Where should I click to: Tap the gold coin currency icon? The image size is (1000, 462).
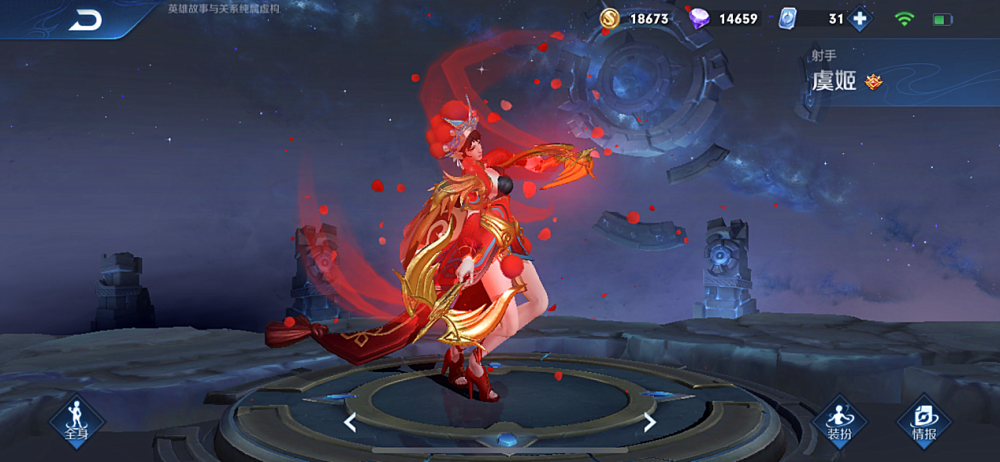coord(609,19)
